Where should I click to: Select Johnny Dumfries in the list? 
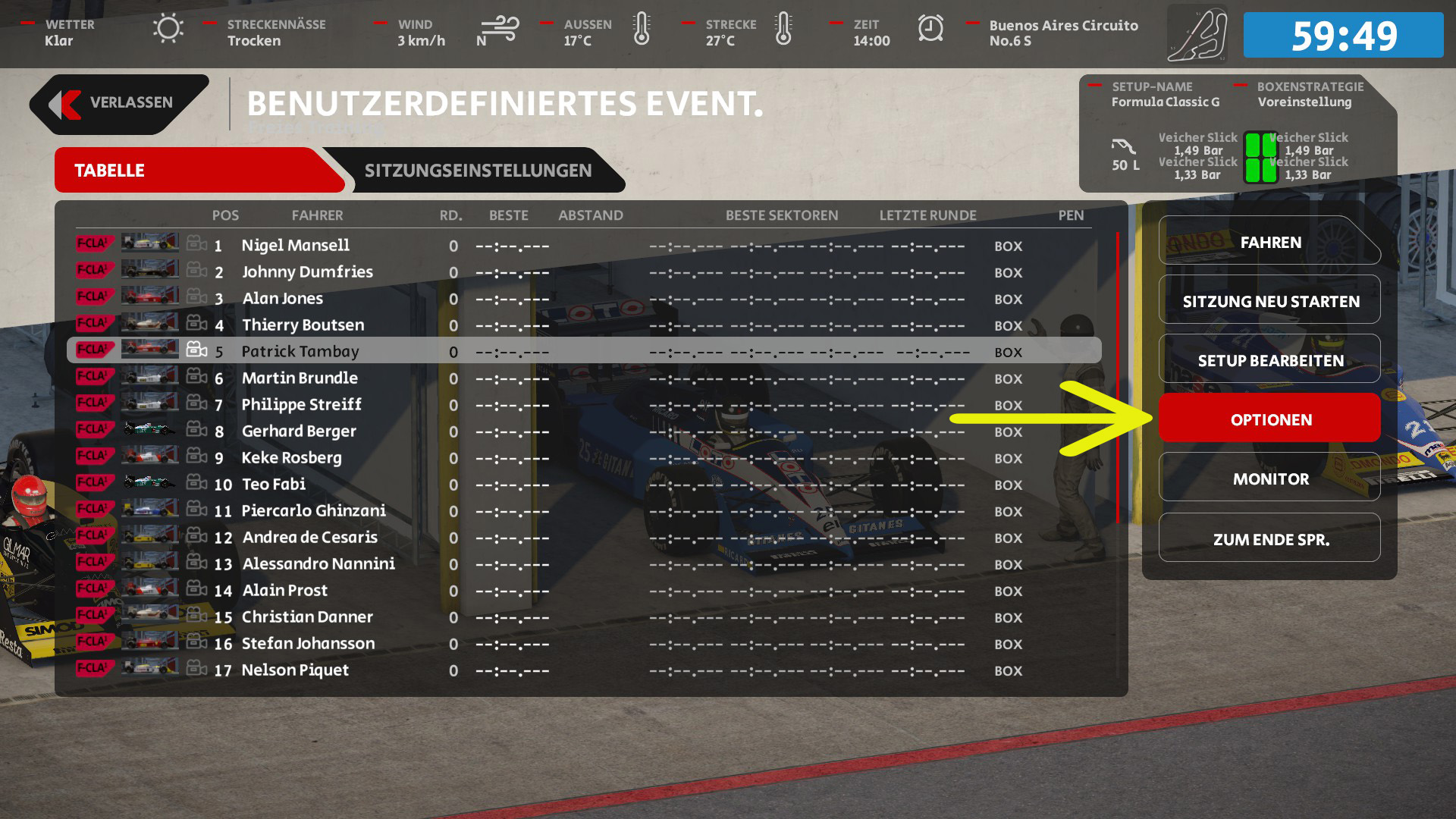[x=307, y=272]
